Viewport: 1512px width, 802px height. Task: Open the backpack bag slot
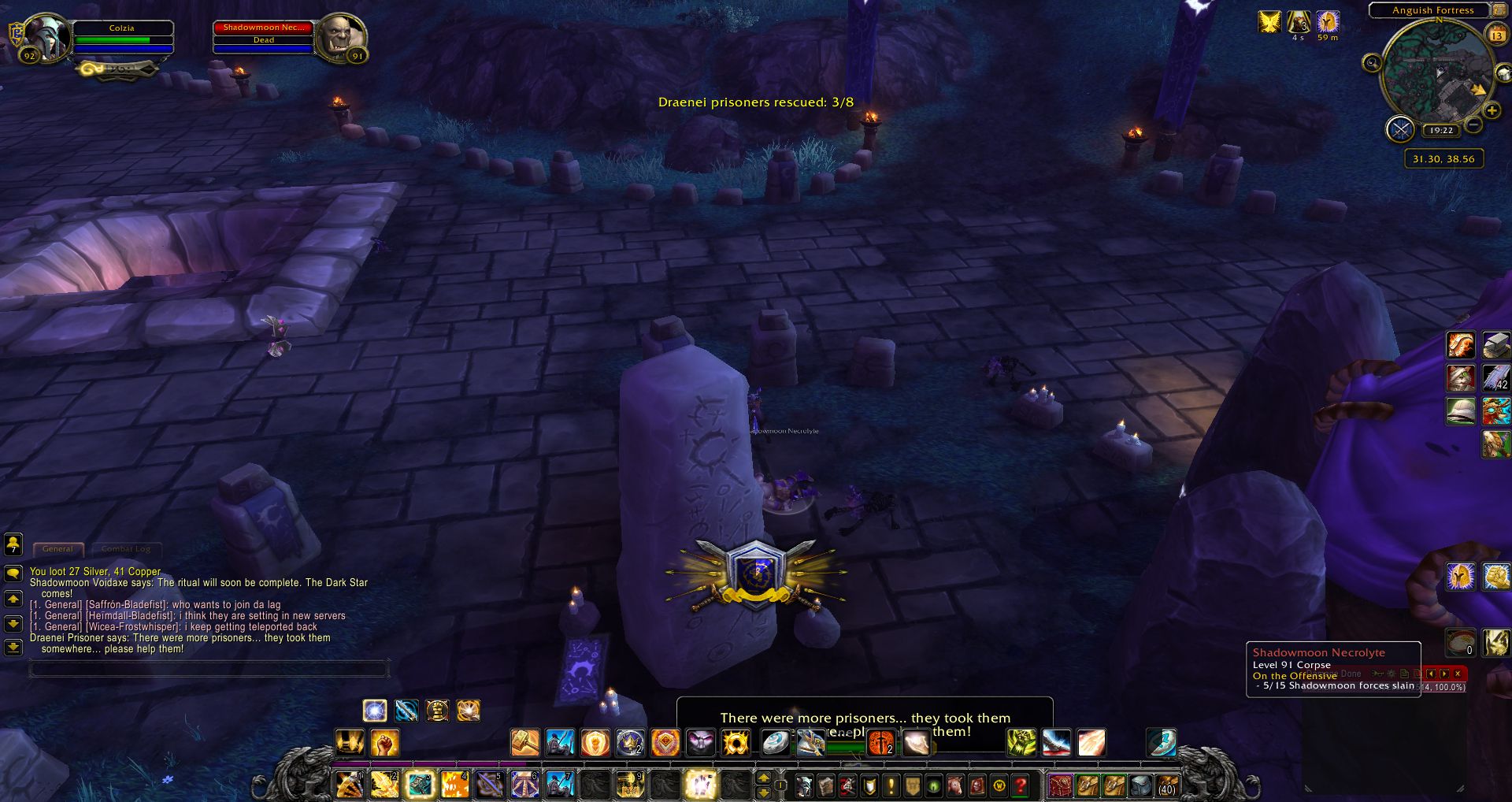(1168, 785)
